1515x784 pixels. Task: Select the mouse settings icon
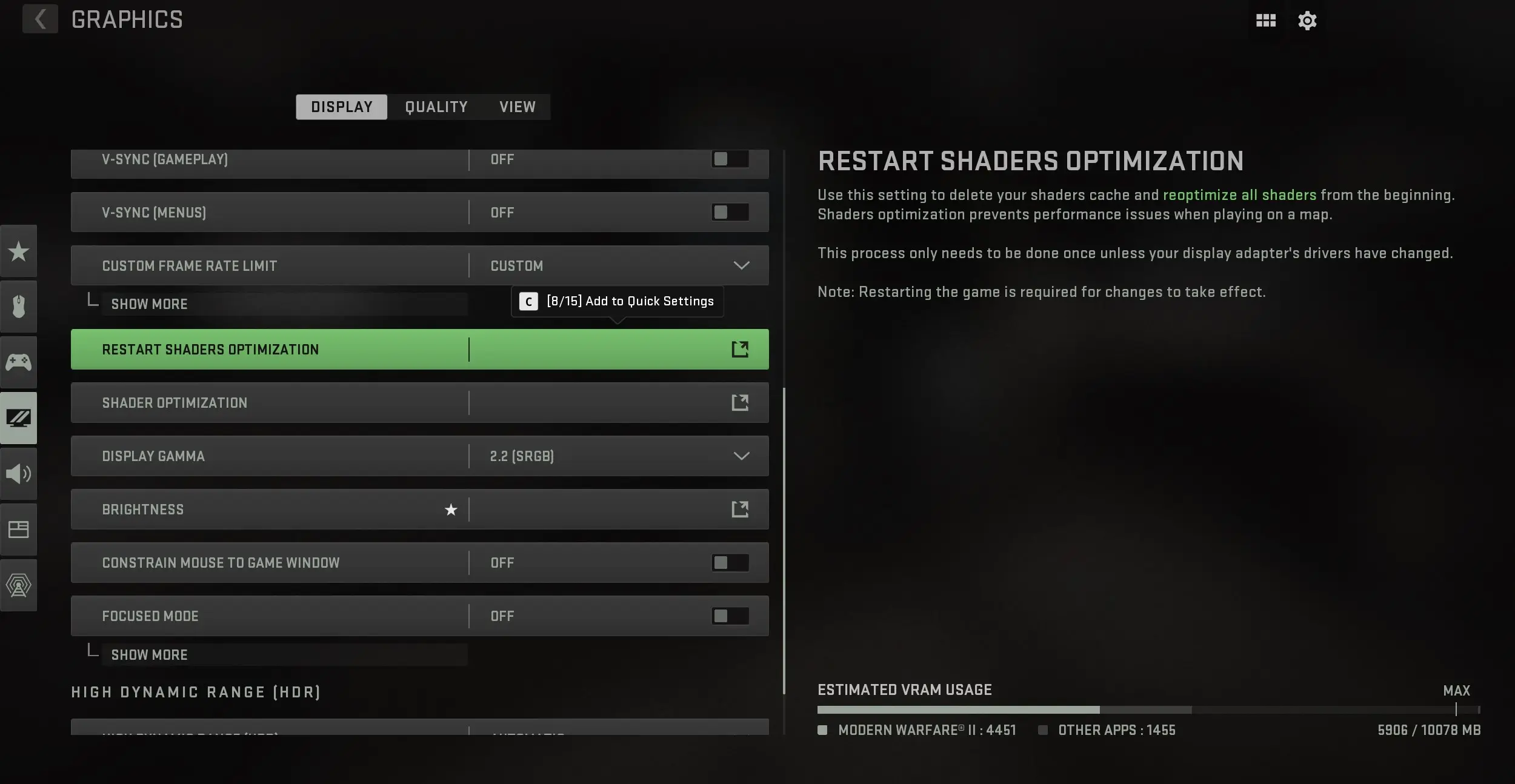click(19, 306)
